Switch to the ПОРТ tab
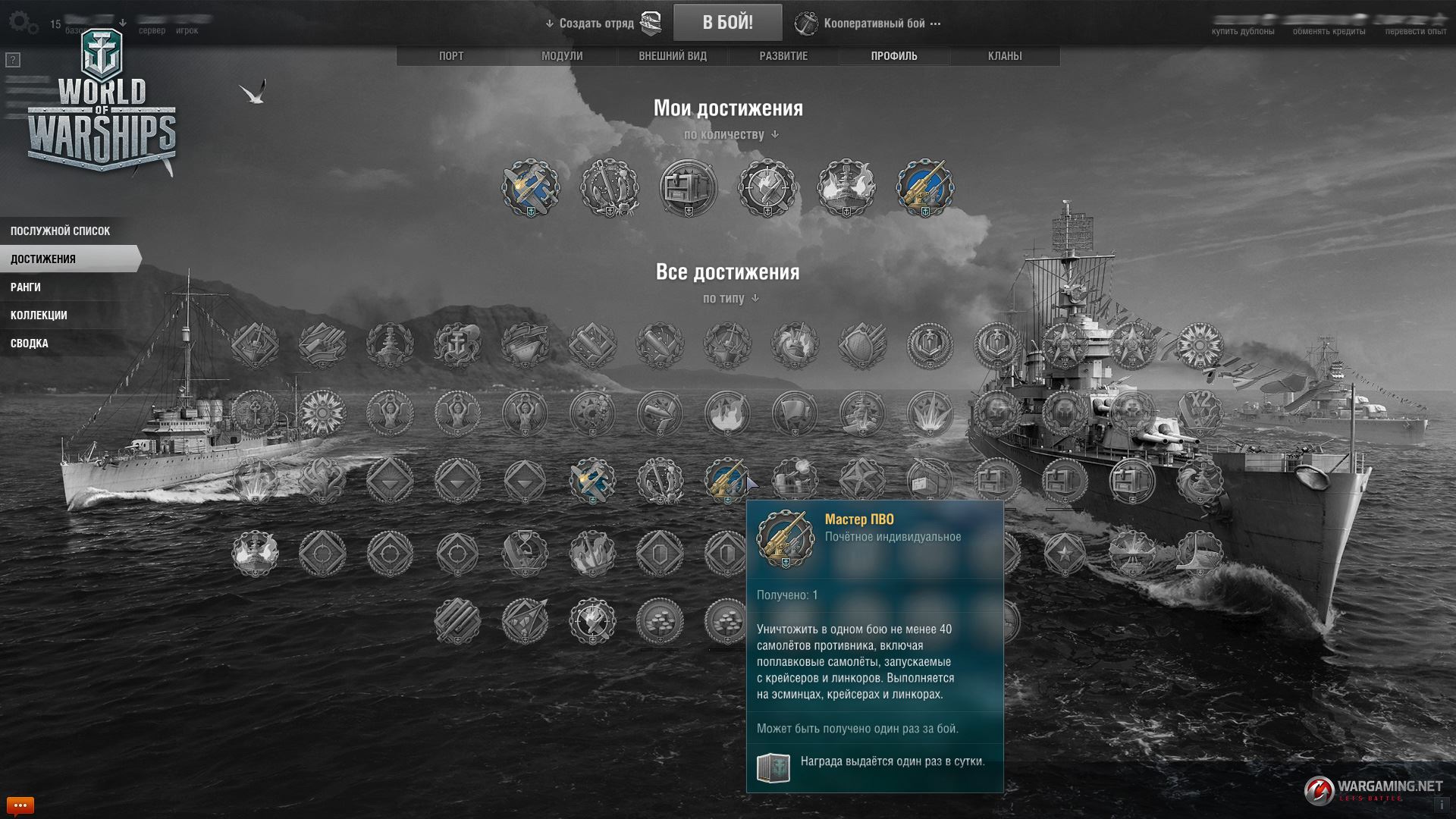This screenshot has height=819, width=1456. pos(451,56)
